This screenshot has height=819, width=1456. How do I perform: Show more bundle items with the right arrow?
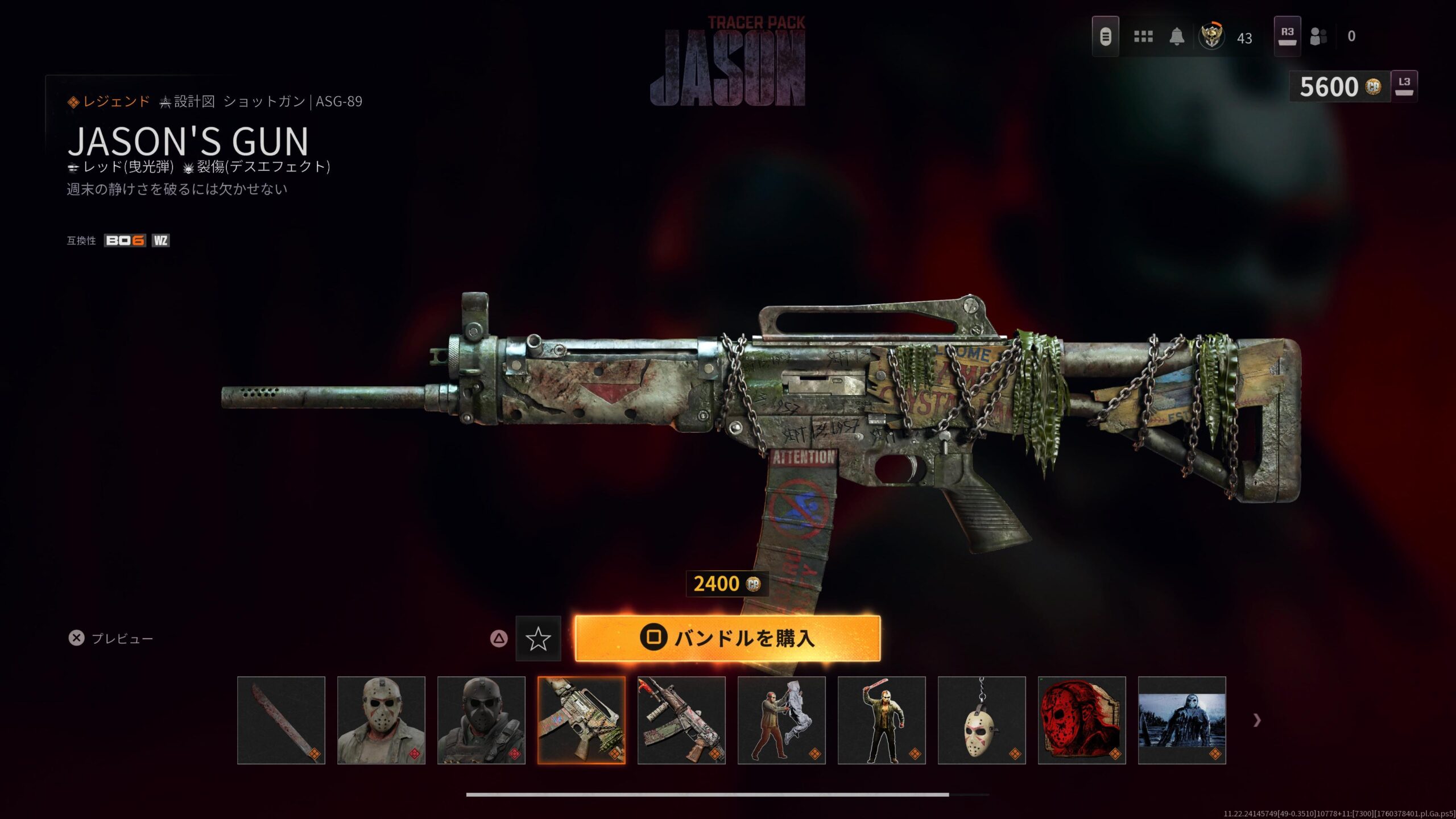click(x=1257, y=721)
